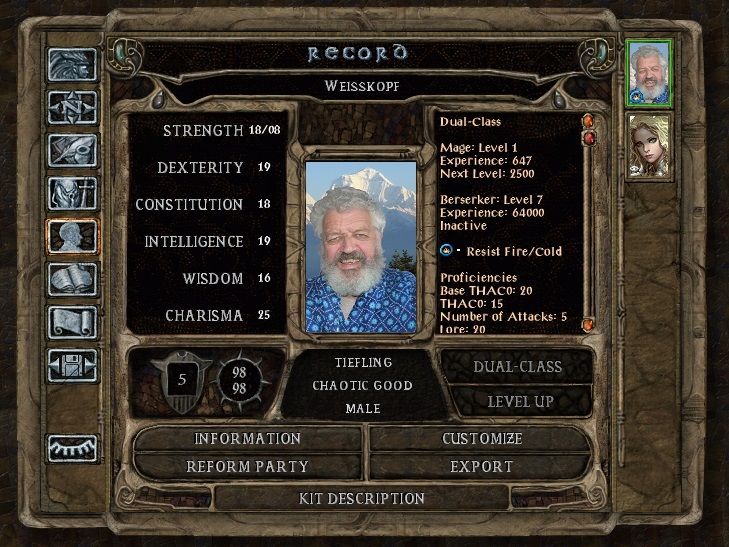Export the character
This screenshot has height=547, width=729.
[x=482, y=467]
